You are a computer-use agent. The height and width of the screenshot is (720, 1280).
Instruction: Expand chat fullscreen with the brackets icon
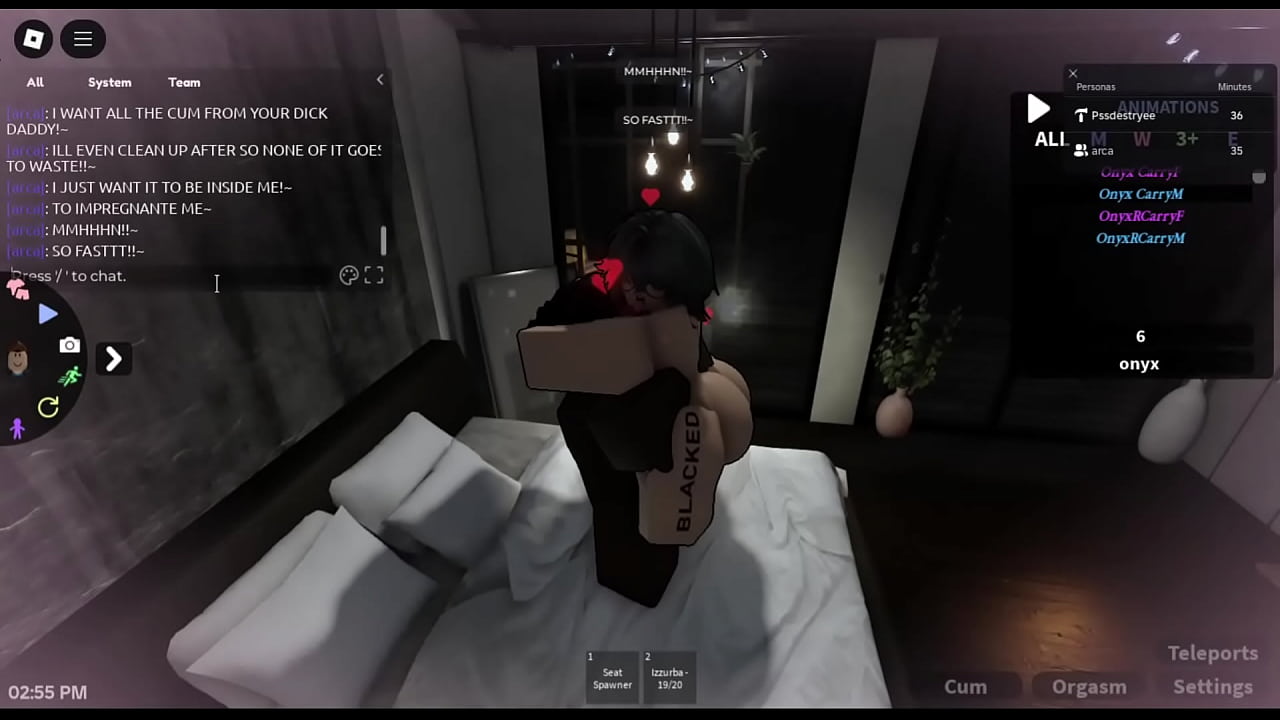[374, 275]
